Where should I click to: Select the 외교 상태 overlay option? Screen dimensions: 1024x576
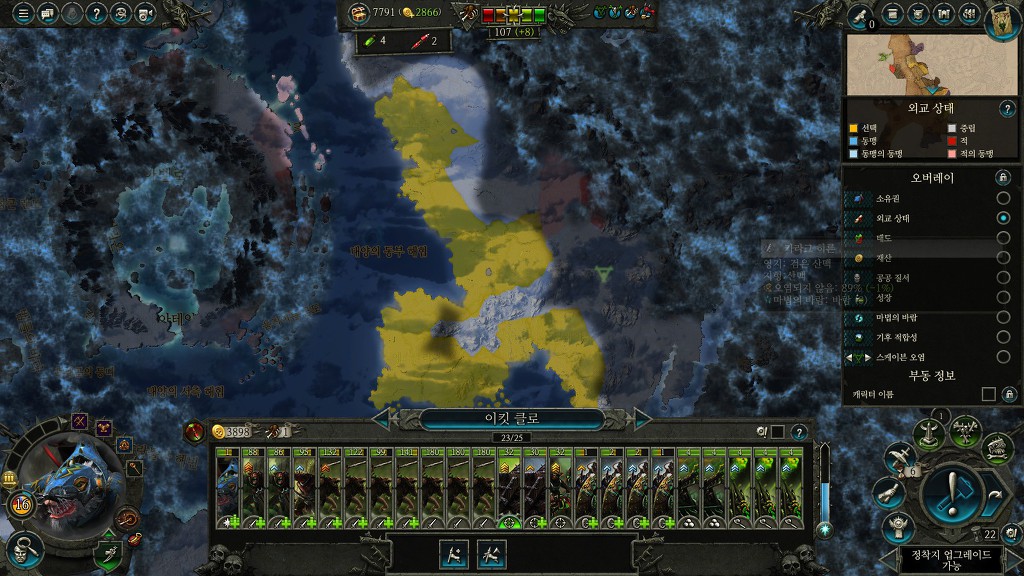1003,218
